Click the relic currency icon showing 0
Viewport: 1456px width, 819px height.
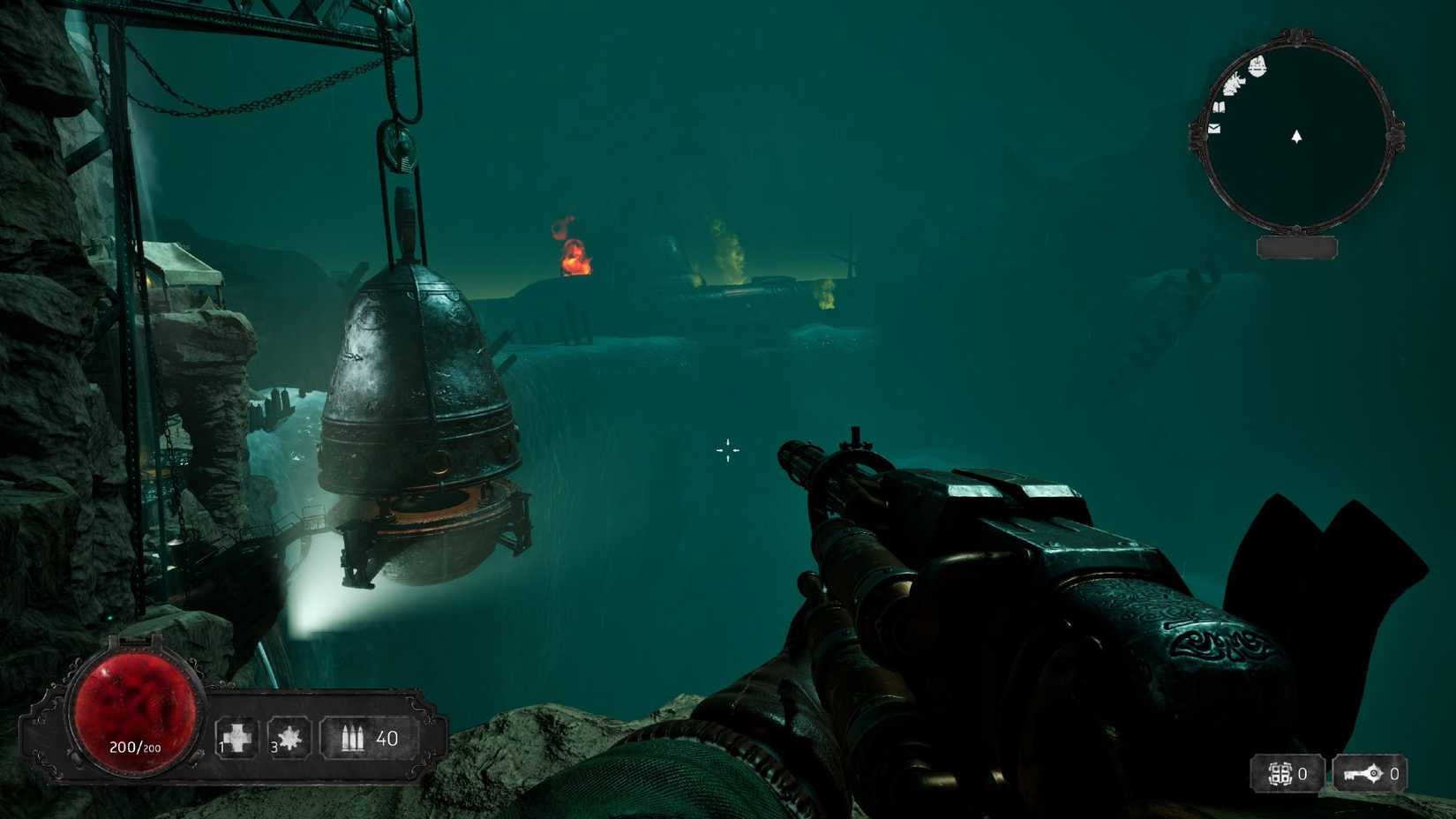[1281, 774]
